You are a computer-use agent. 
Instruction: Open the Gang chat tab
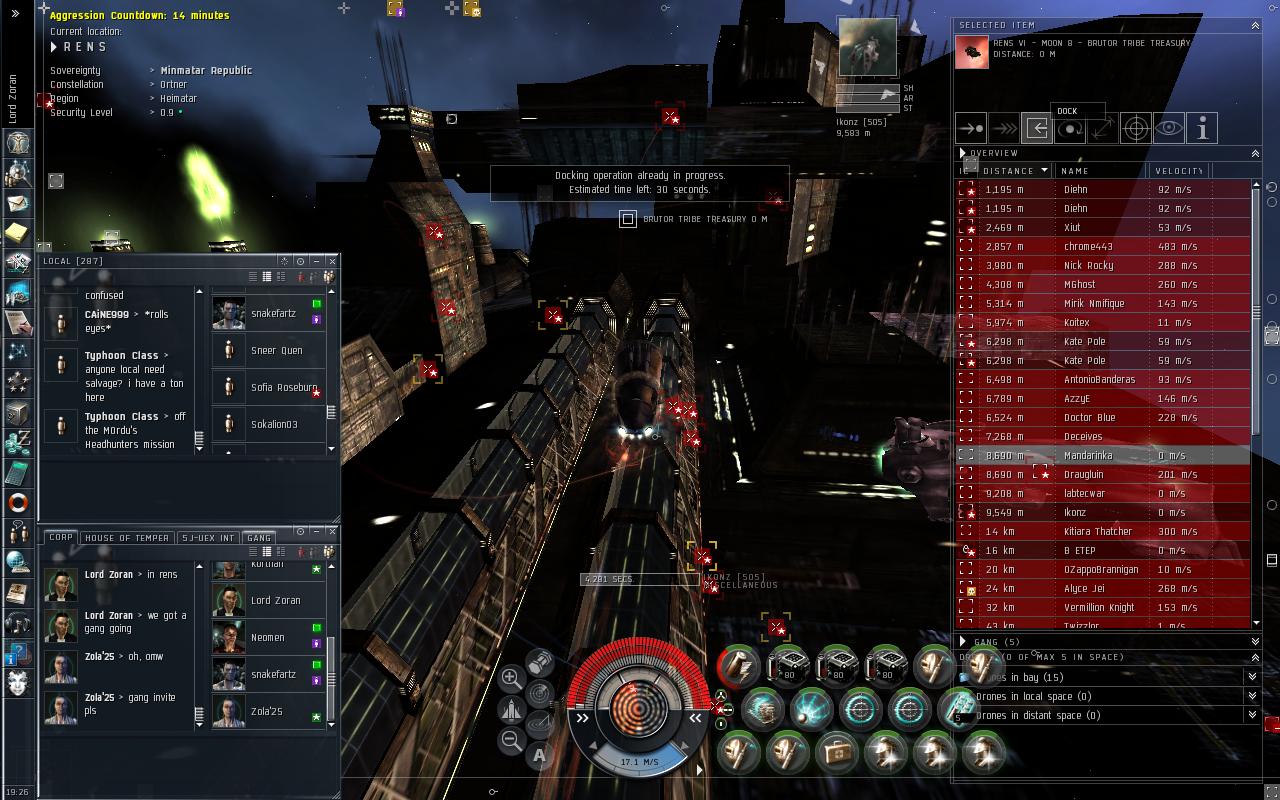click(259, 538)
